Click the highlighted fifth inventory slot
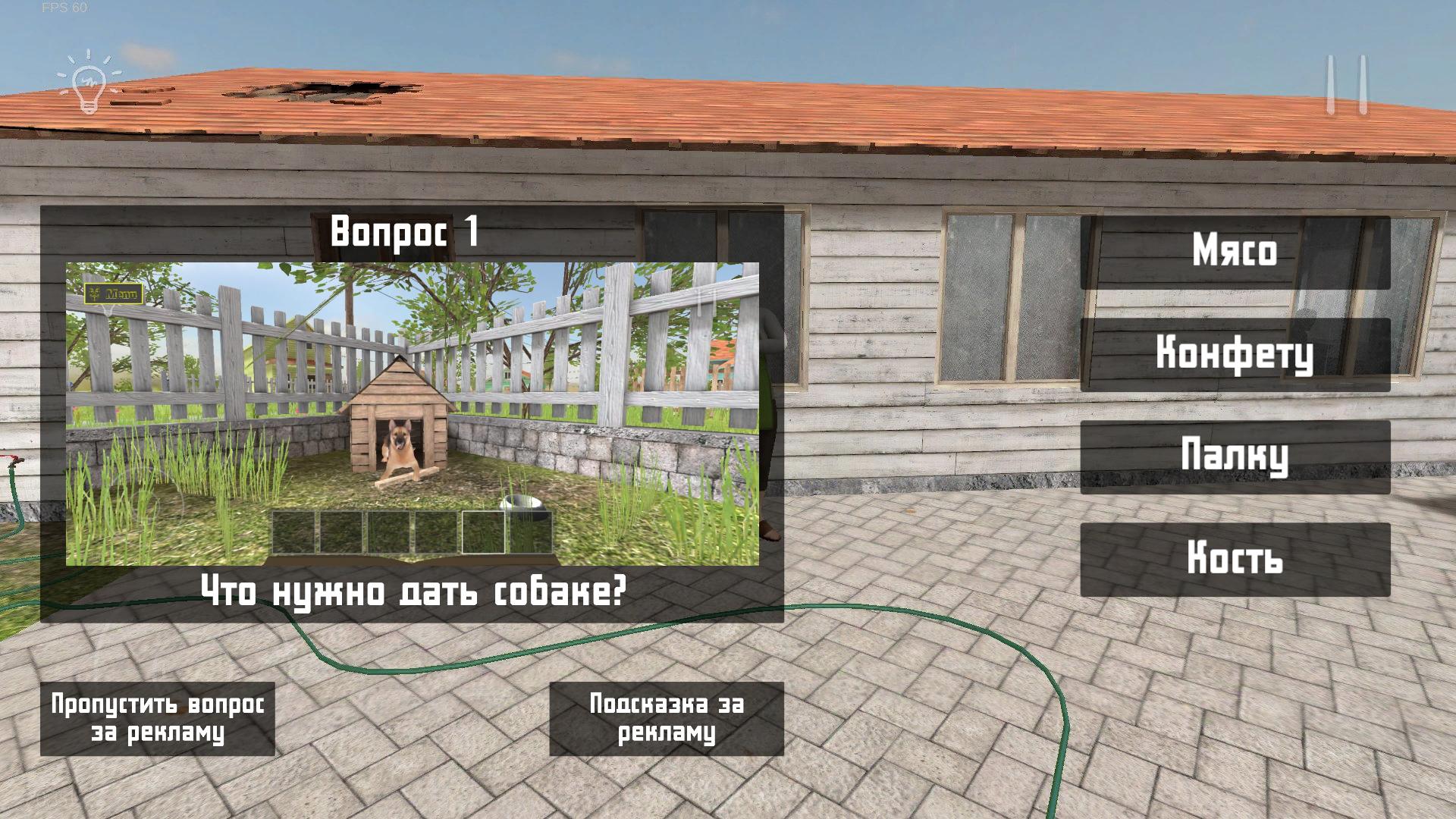 point(482,533)
